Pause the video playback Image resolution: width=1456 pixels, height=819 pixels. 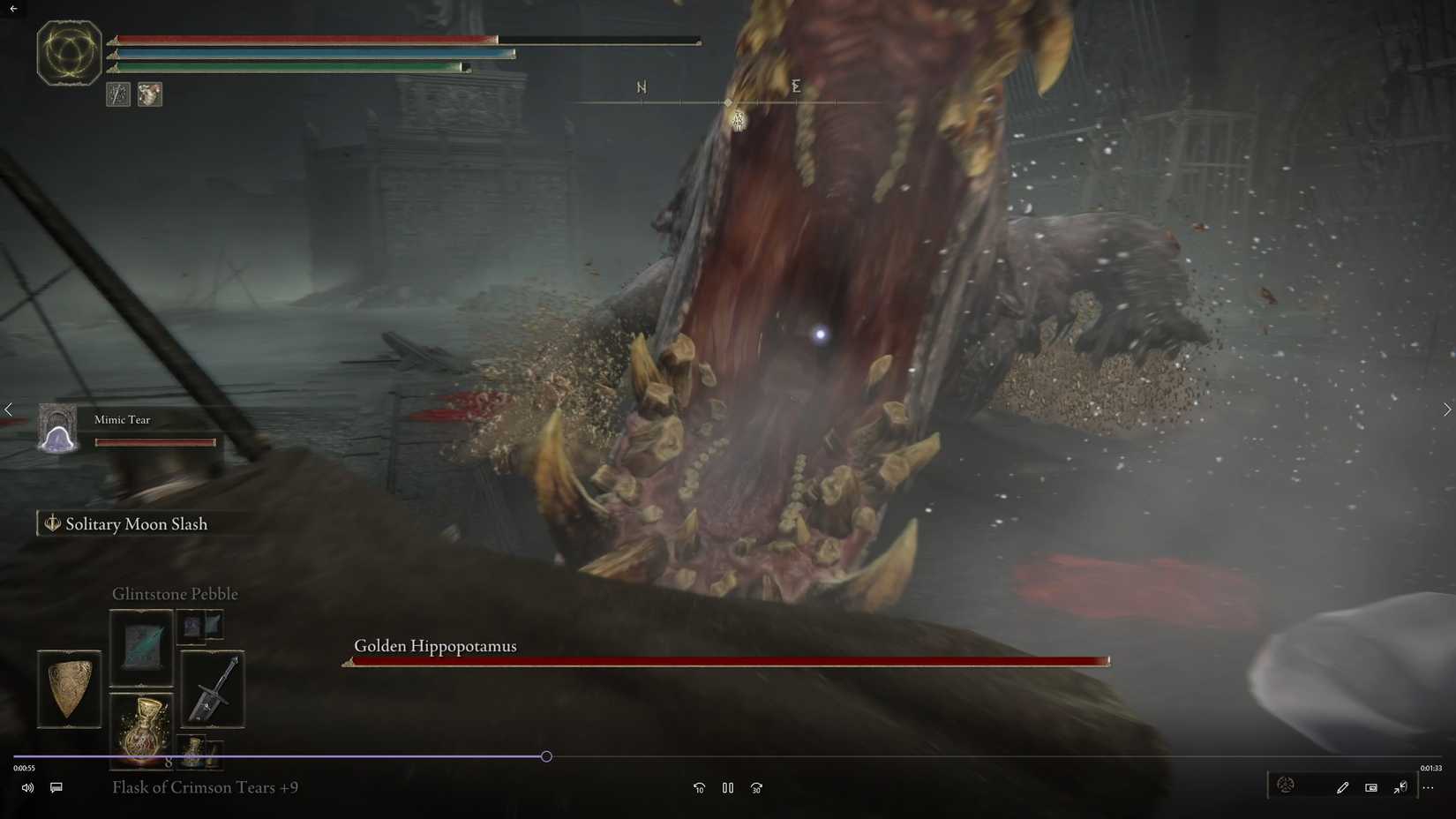727,787
